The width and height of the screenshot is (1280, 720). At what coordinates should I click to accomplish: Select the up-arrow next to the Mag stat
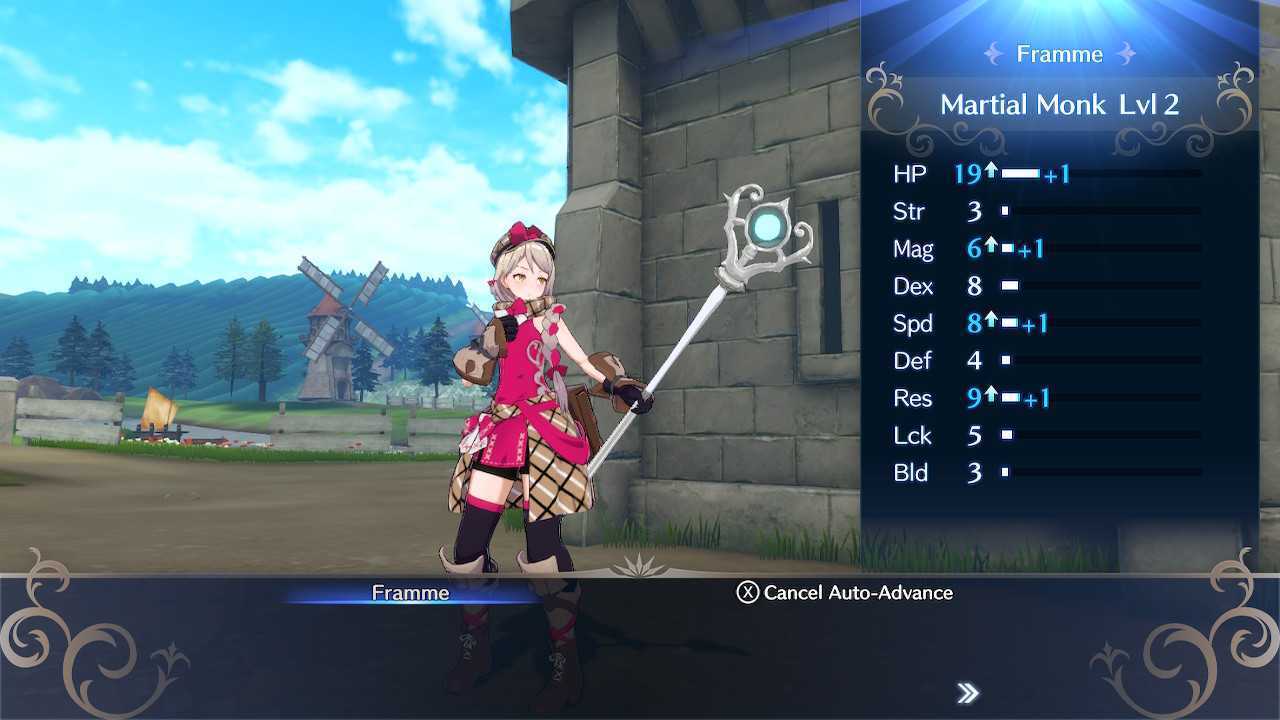coord(990,247)
